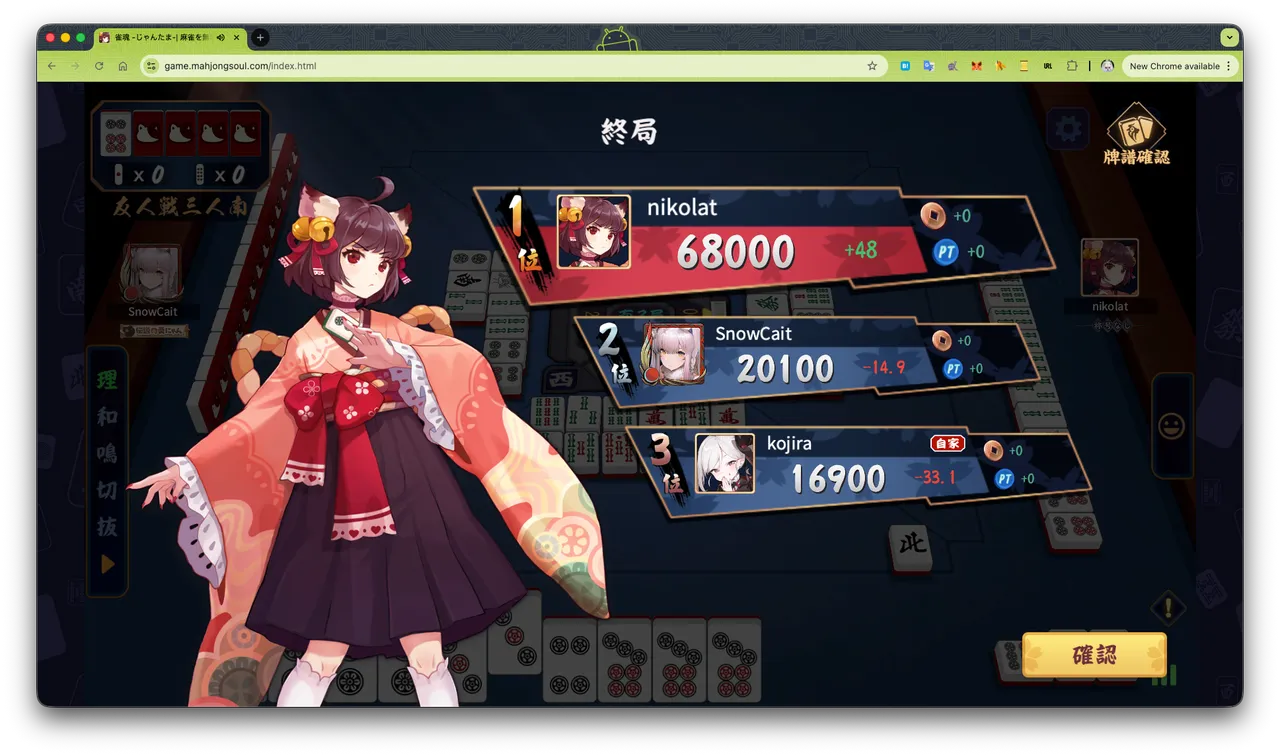This screenshot has width=1280, height=756.
Task: Expand the side panel arrow
Action: (107, 564)
